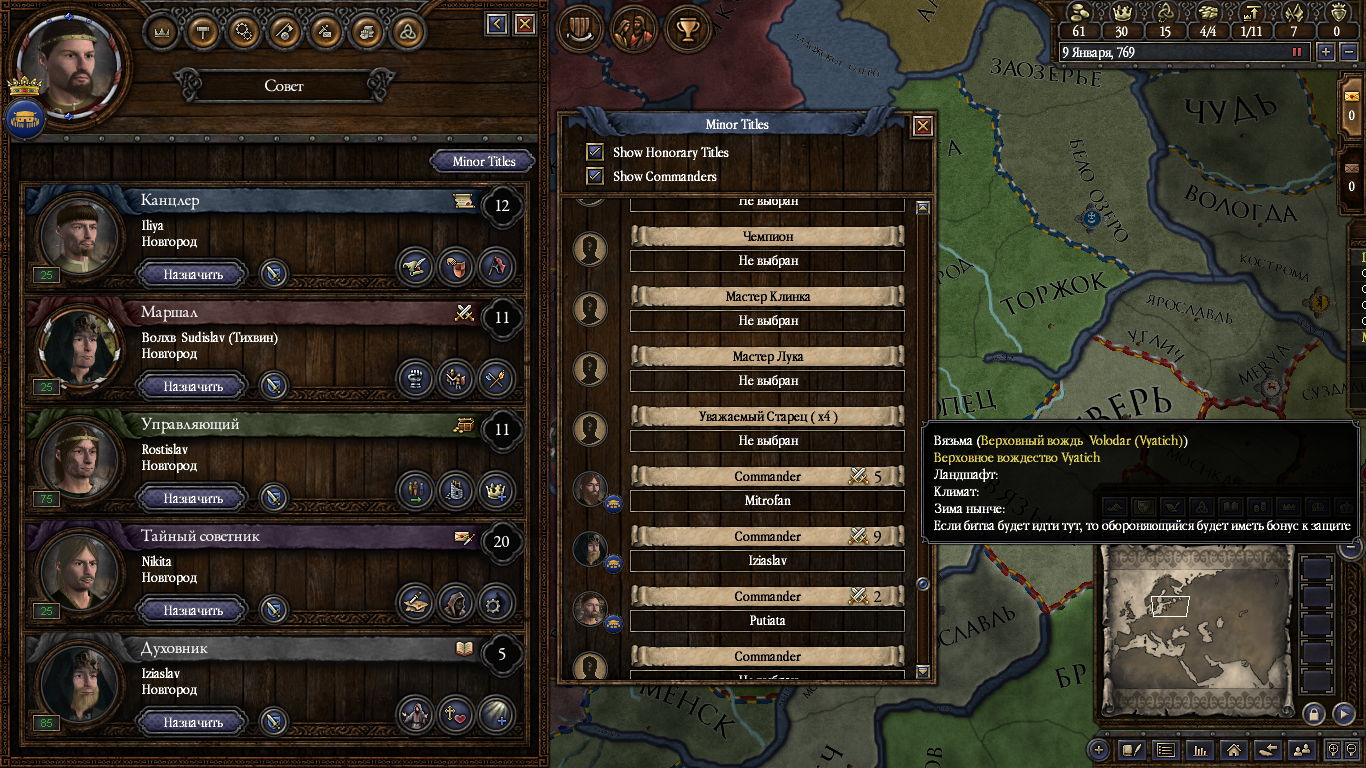Select the Чемпион title slot
The width and height of the screenshot is (1366, 768).
pos(767,260)
